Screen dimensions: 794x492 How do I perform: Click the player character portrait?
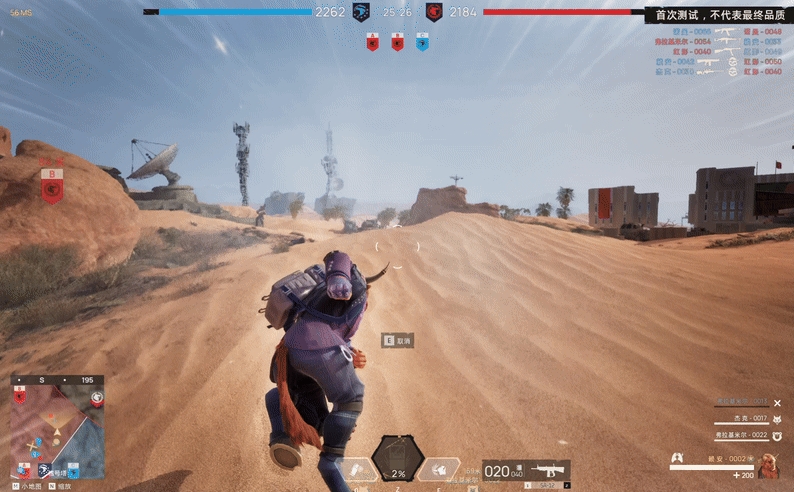coord(769,464)
